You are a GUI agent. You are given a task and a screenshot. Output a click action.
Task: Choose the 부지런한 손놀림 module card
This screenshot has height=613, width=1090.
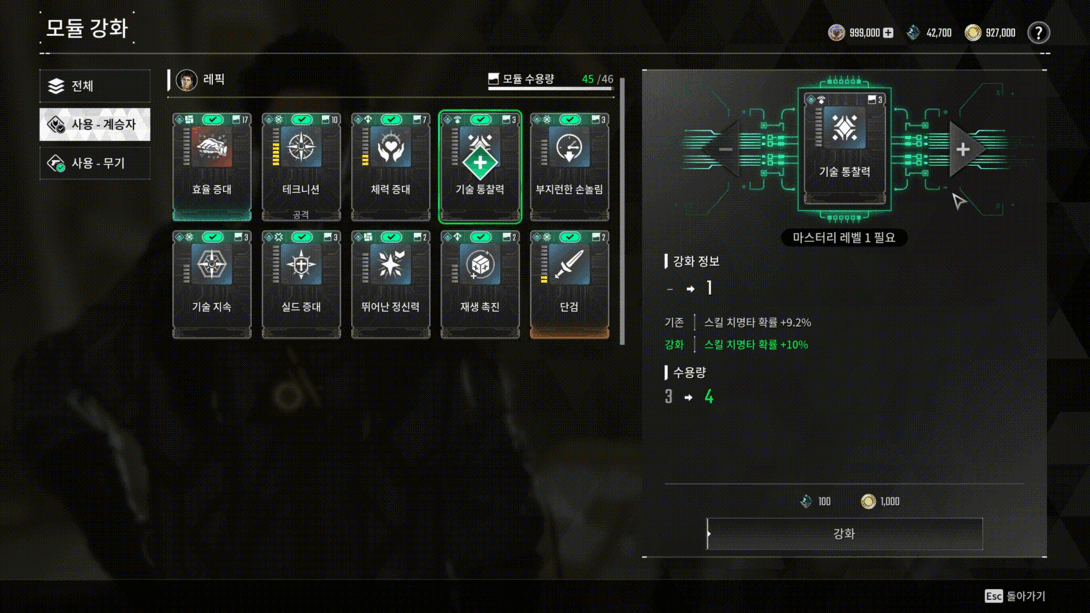click(569, 166)
